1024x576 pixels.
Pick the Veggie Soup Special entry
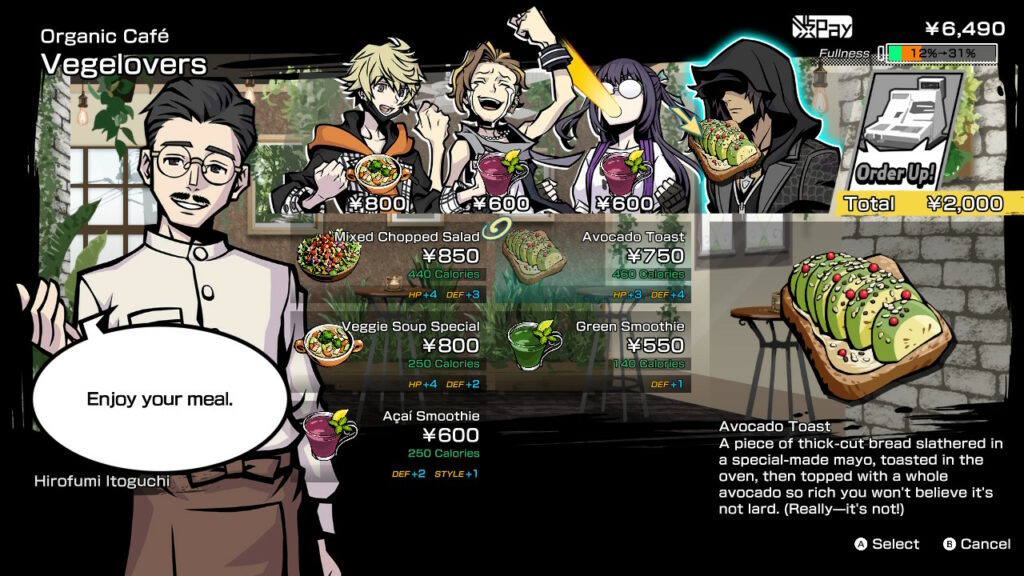[393, 346]
